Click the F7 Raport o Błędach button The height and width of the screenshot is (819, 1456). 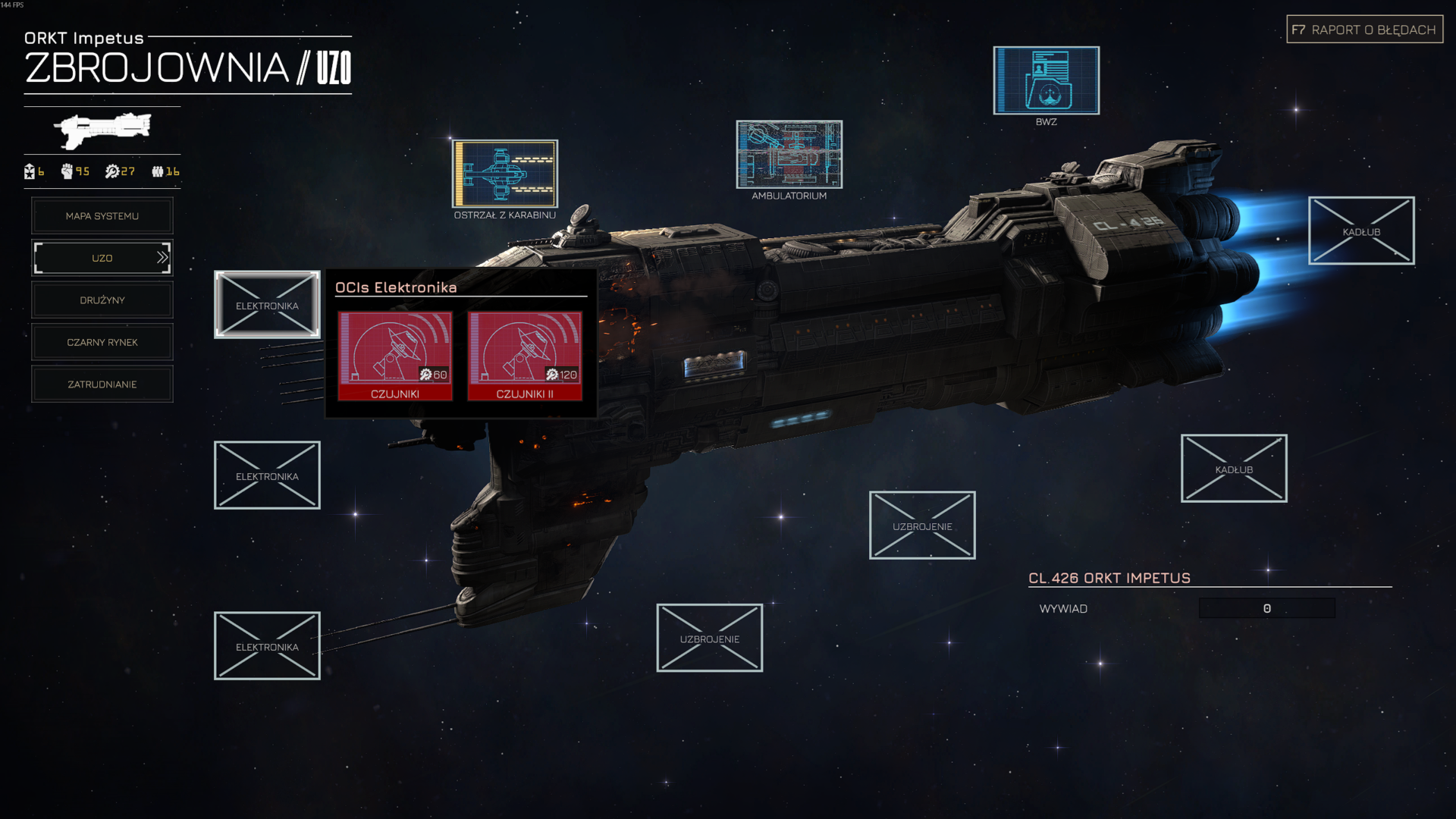1364,30
